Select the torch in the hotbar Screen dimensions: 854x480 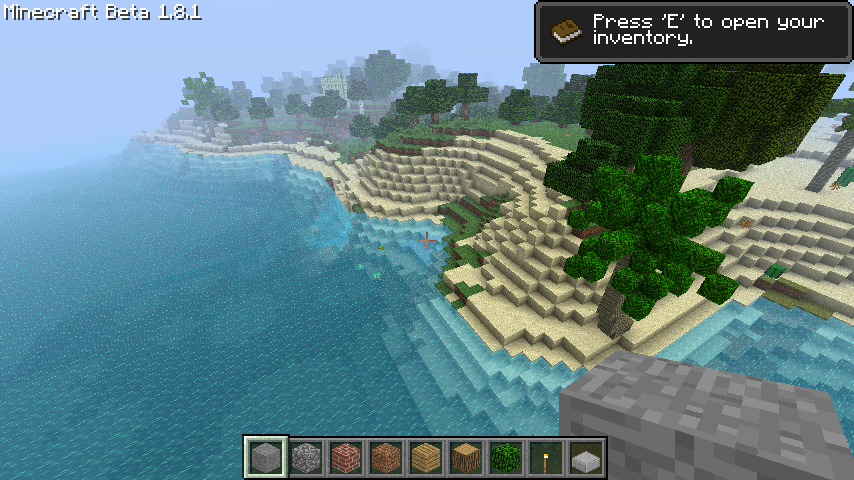pos(546,458)
